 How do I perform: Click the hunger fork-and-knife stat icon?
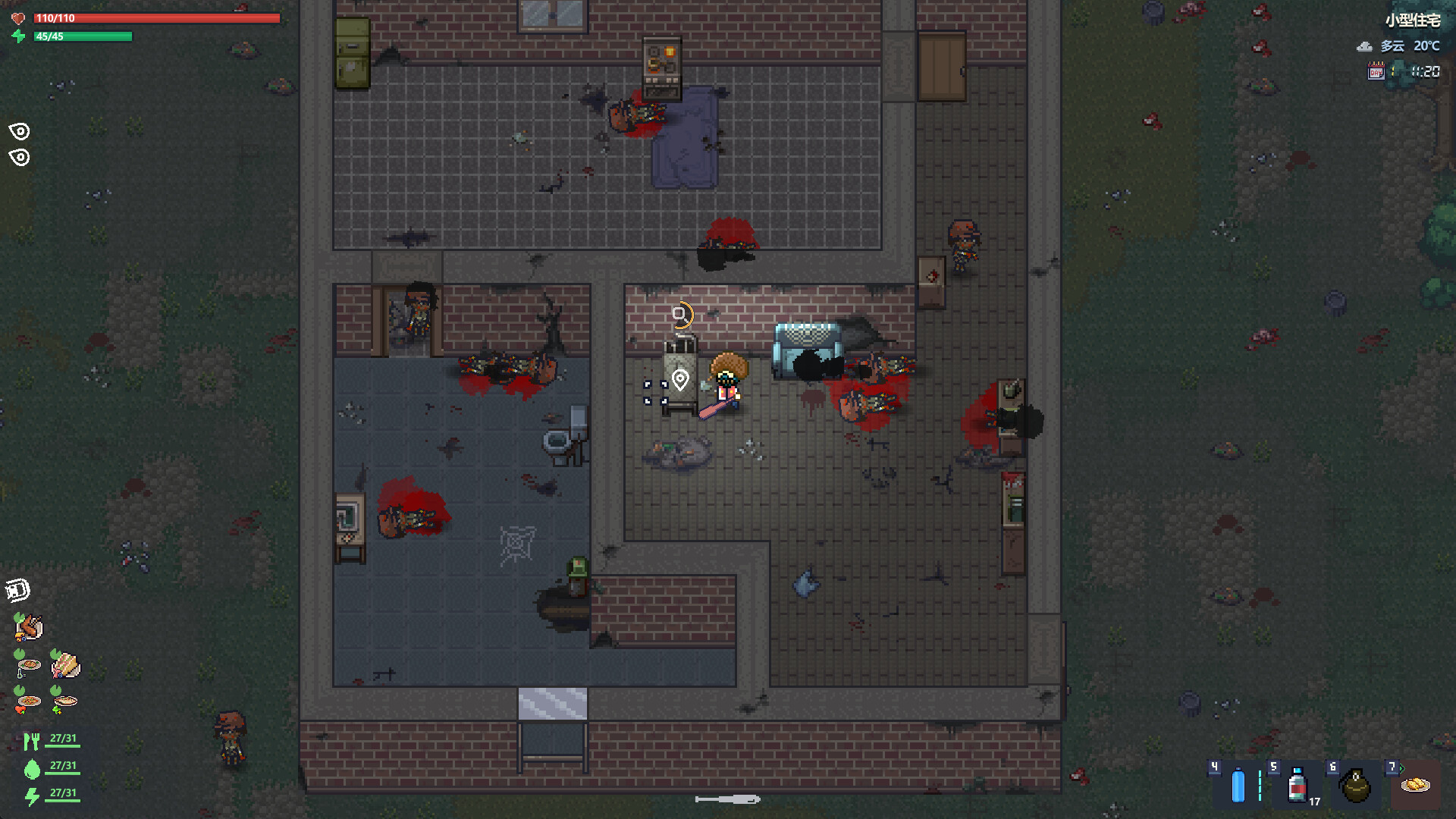pyautogui.click(x=33, y=739)
